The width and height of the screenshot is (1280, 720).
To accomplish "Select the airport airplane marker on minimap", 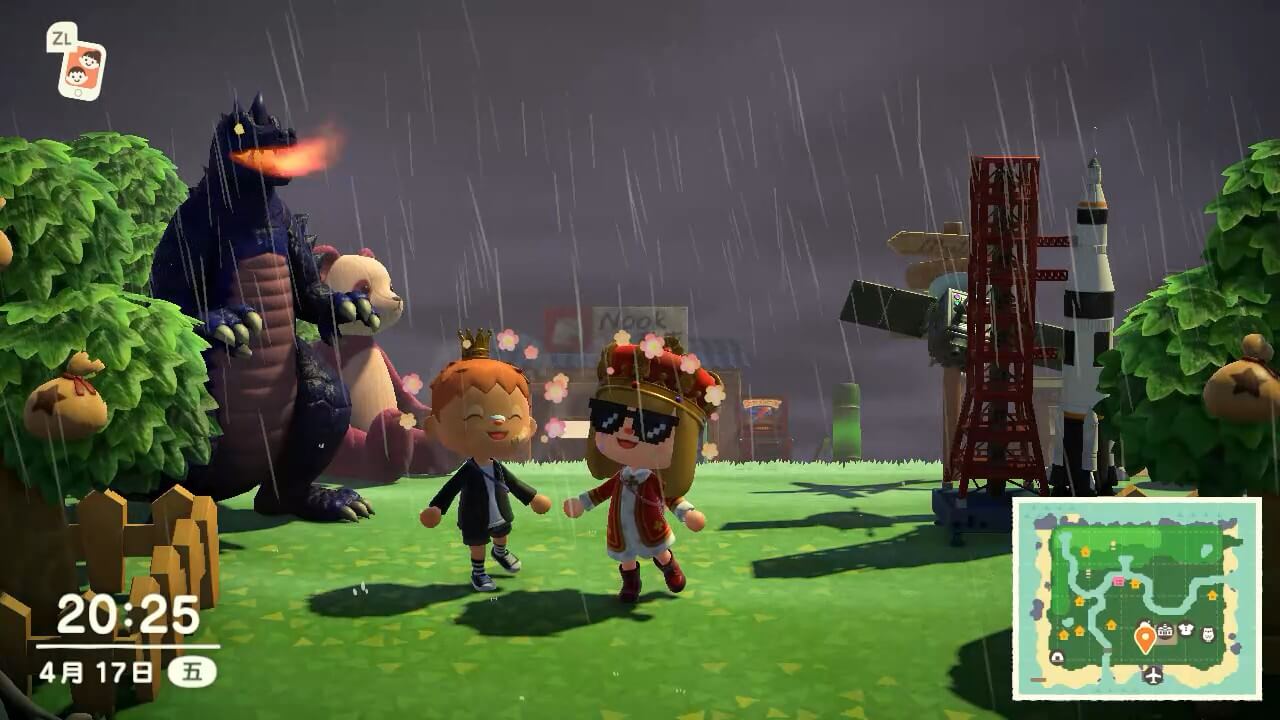I will pyautogui.click(x=1154, y=674).
